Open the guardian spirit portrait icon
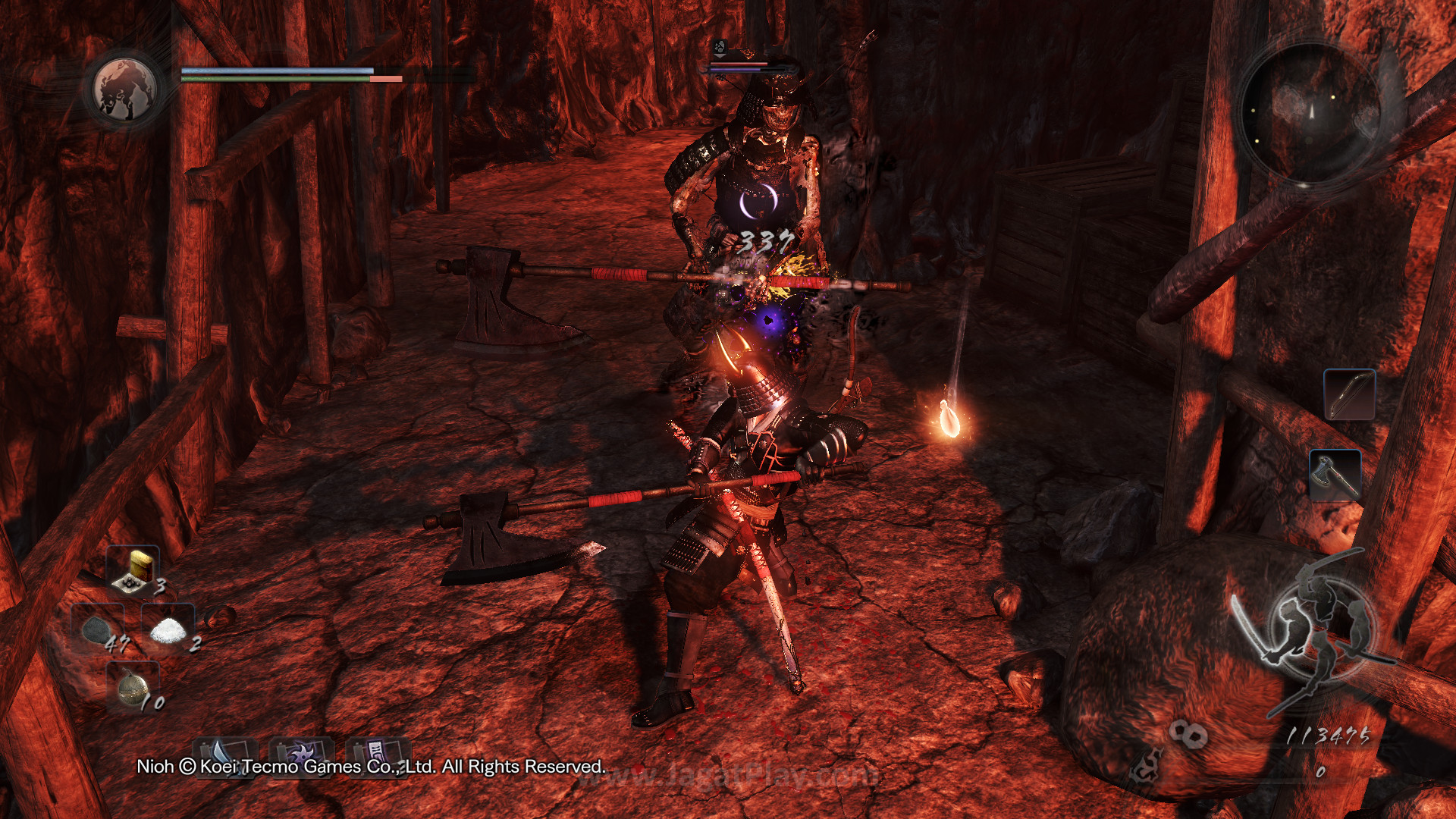Image resolution: width=1456 pixels, height=819 pixels. (124, 89)
